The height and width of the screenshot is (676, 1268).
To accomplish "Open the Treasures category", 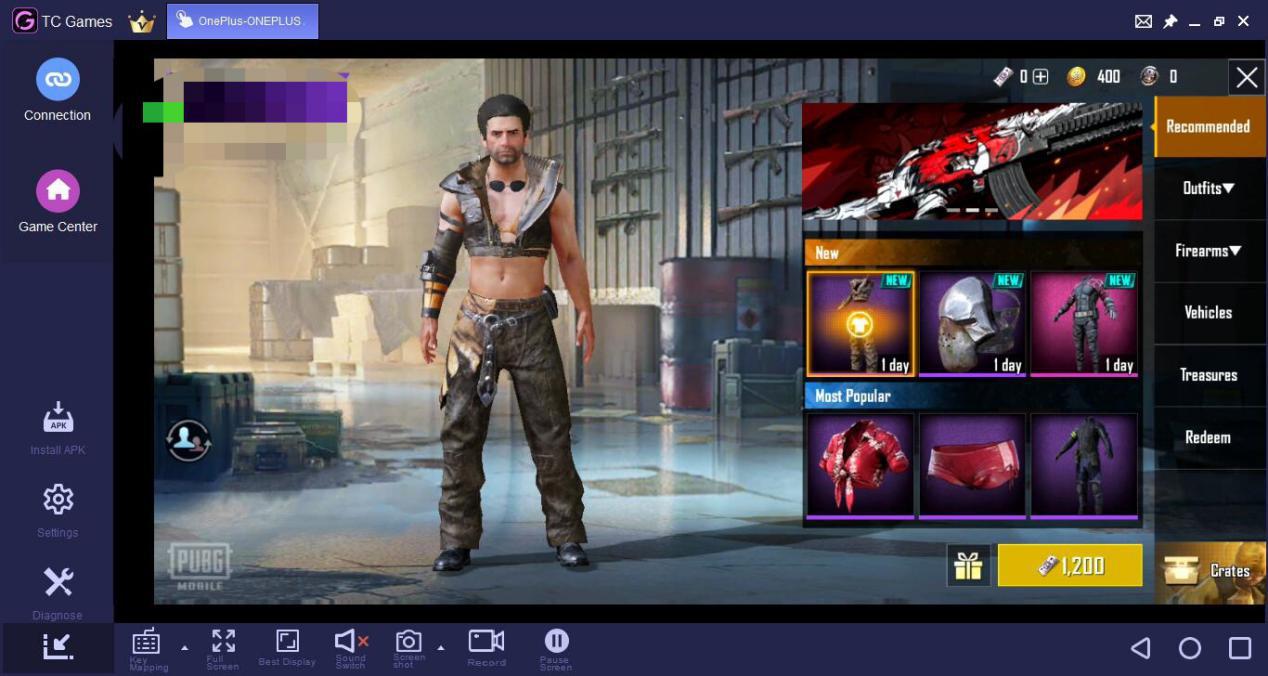I will pyautogui.click(x=1208, y=375).
